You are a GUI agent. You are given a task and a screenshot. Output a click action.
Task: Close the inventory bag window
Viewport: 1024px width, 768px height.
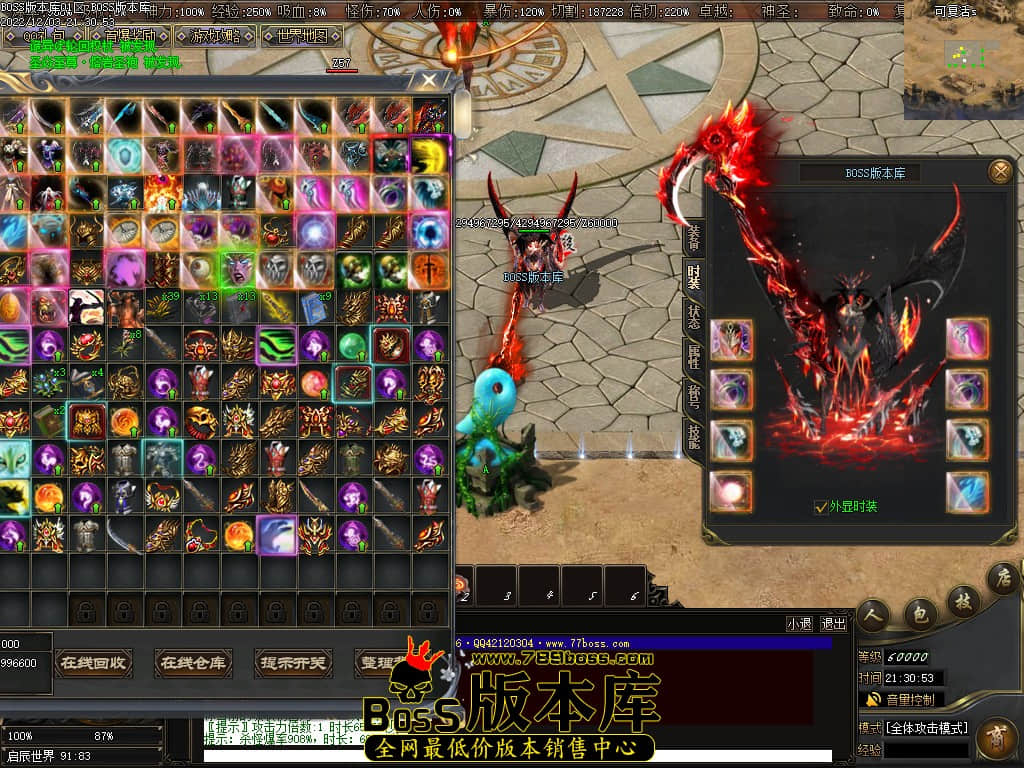click(429, 80)
